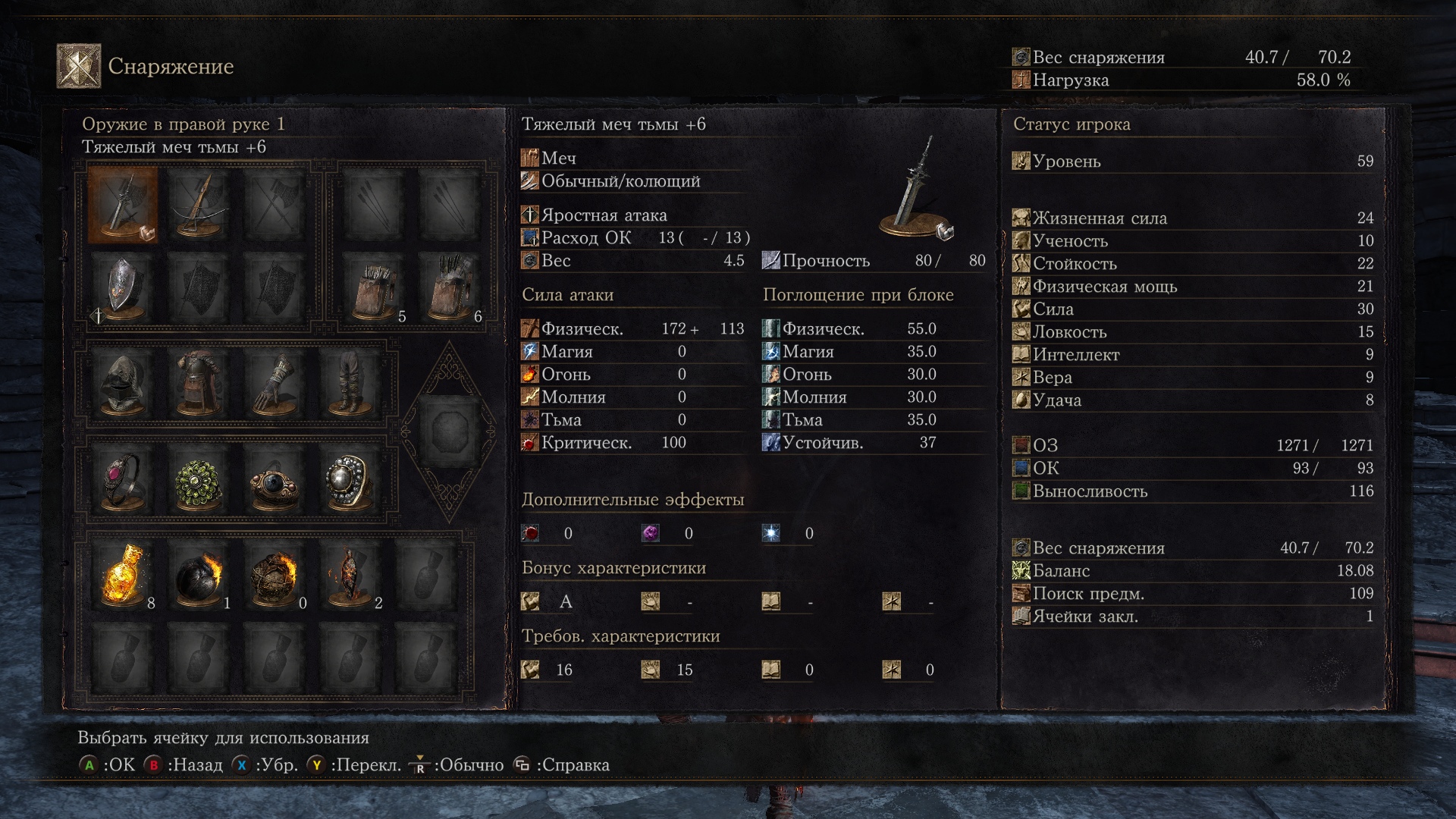1456x819 pixels.
Task: Select the empty third right-hand weapon slot
Action: [275, 205]
